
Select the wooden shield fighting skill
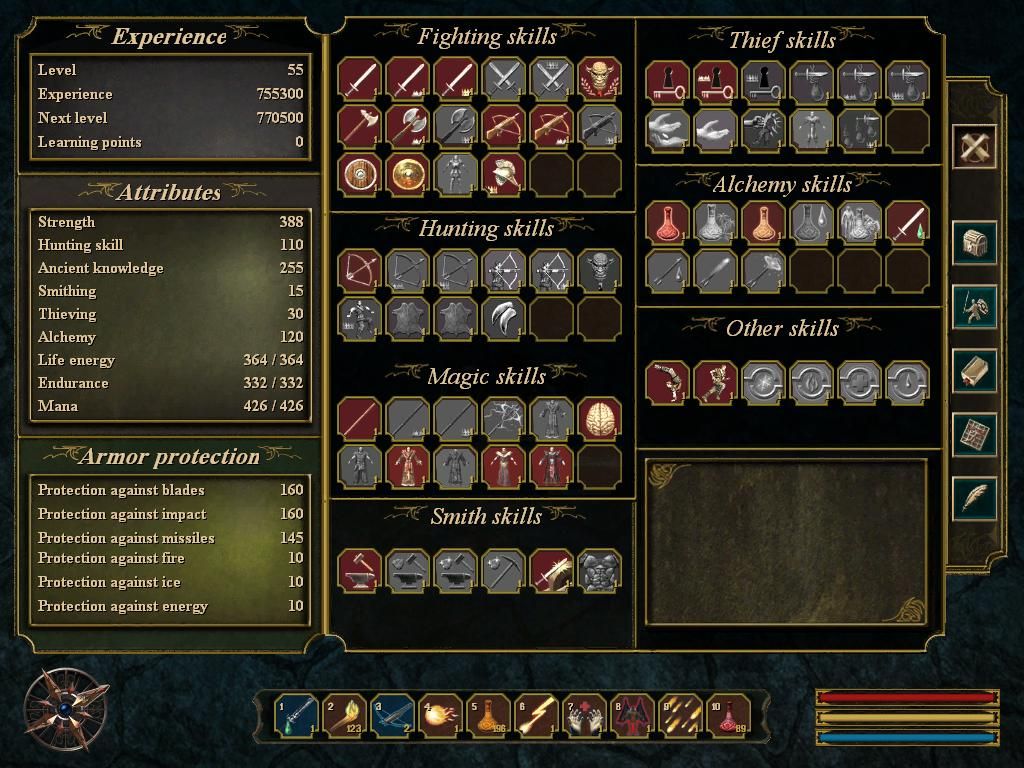359,174
